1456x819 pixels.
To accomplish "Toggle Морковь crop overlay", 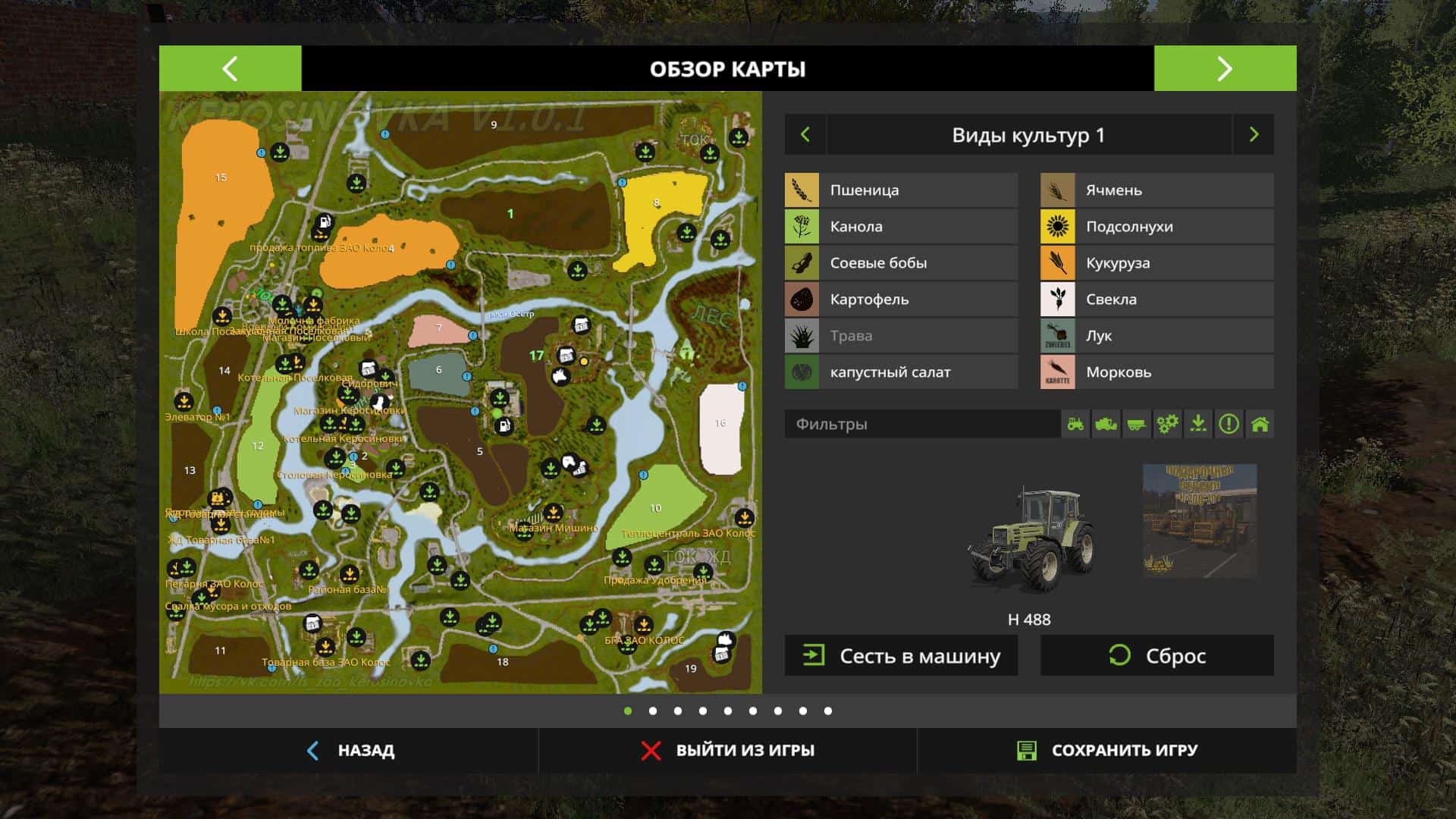I will click(1156, 372).
